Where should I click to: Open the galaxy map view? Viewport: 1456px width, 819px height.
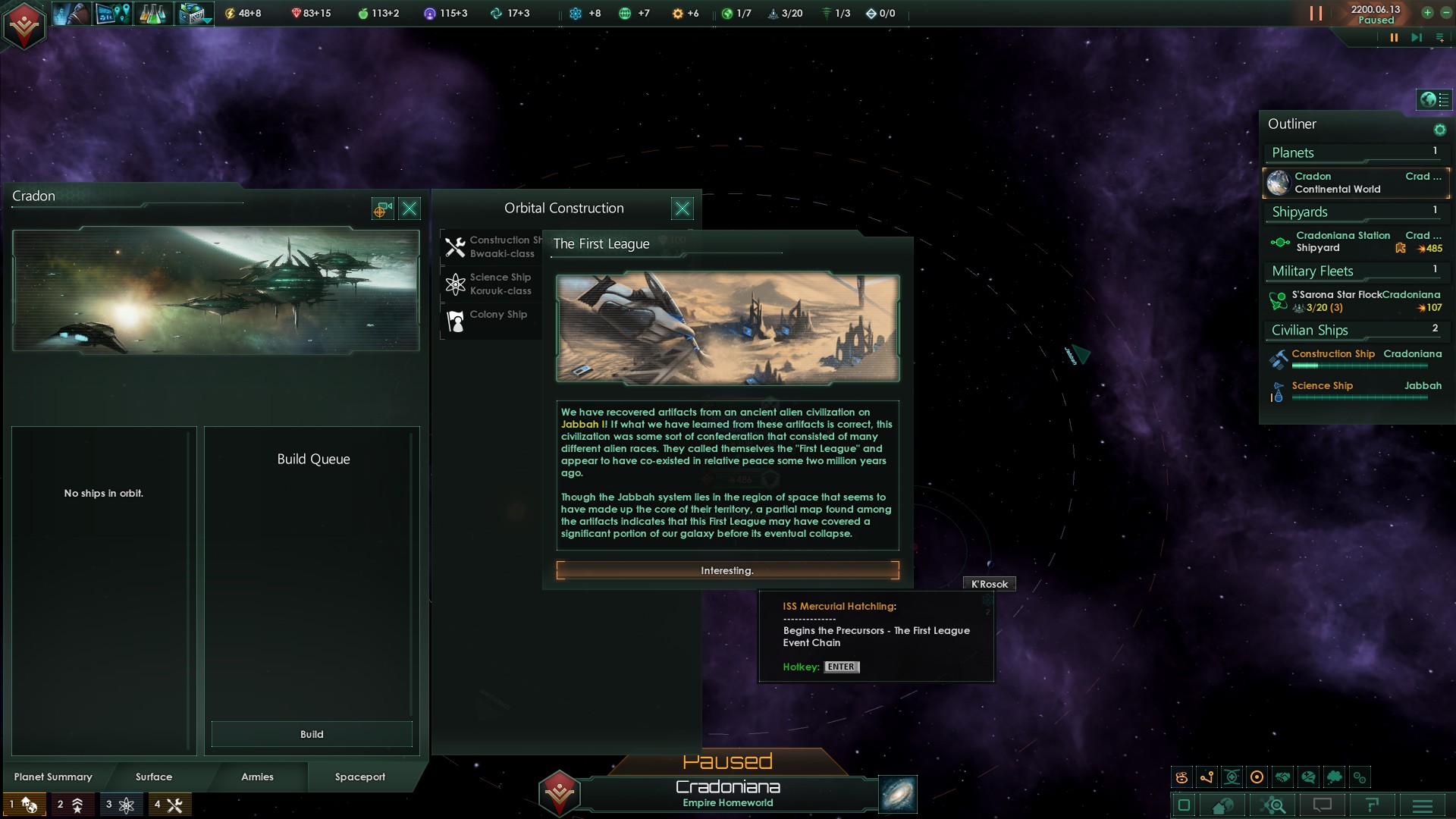(898, 794)
